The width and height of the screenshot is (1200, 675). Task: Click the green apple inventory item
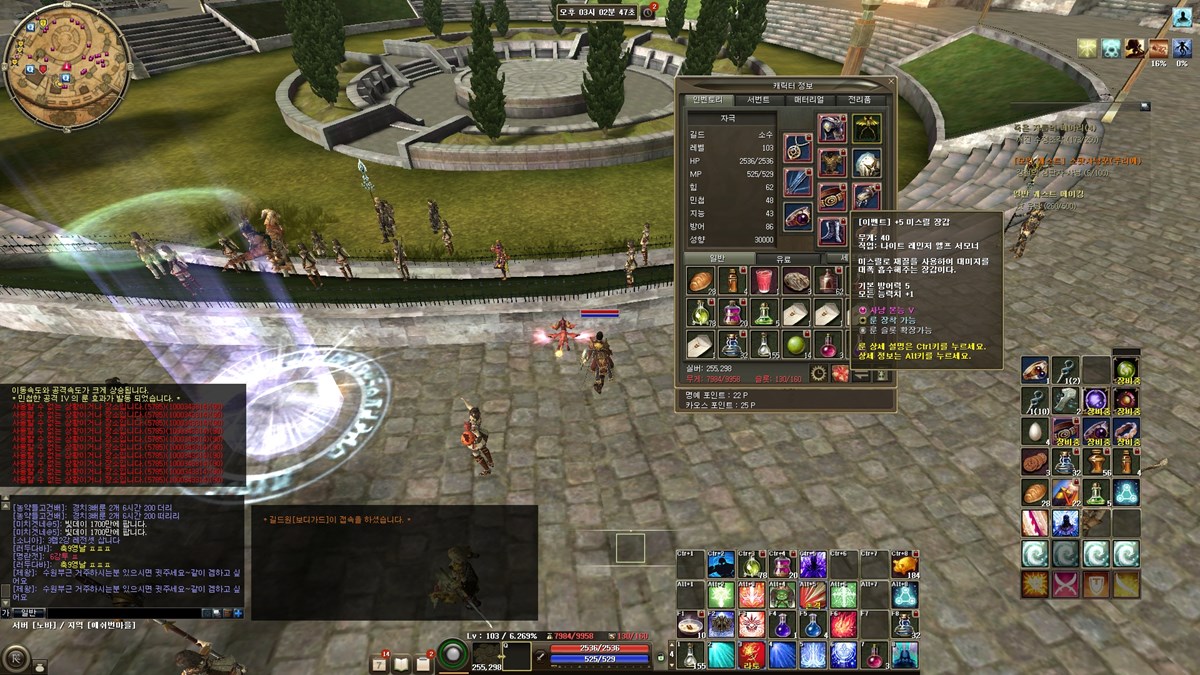coord(797,345)
